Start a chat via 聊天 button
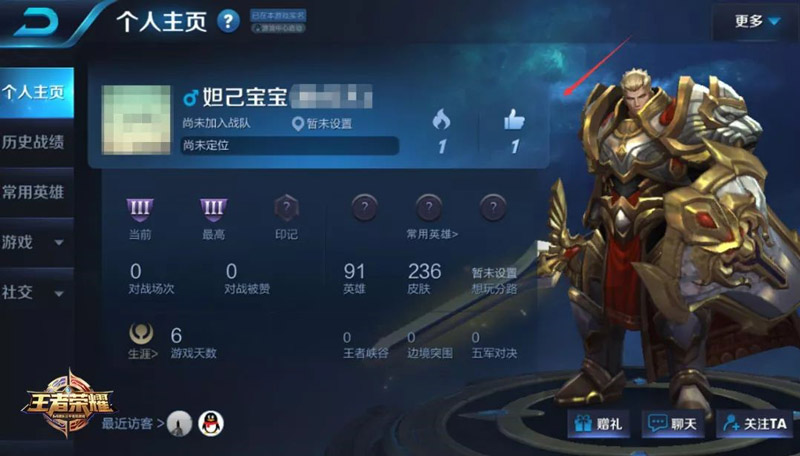 672,425
